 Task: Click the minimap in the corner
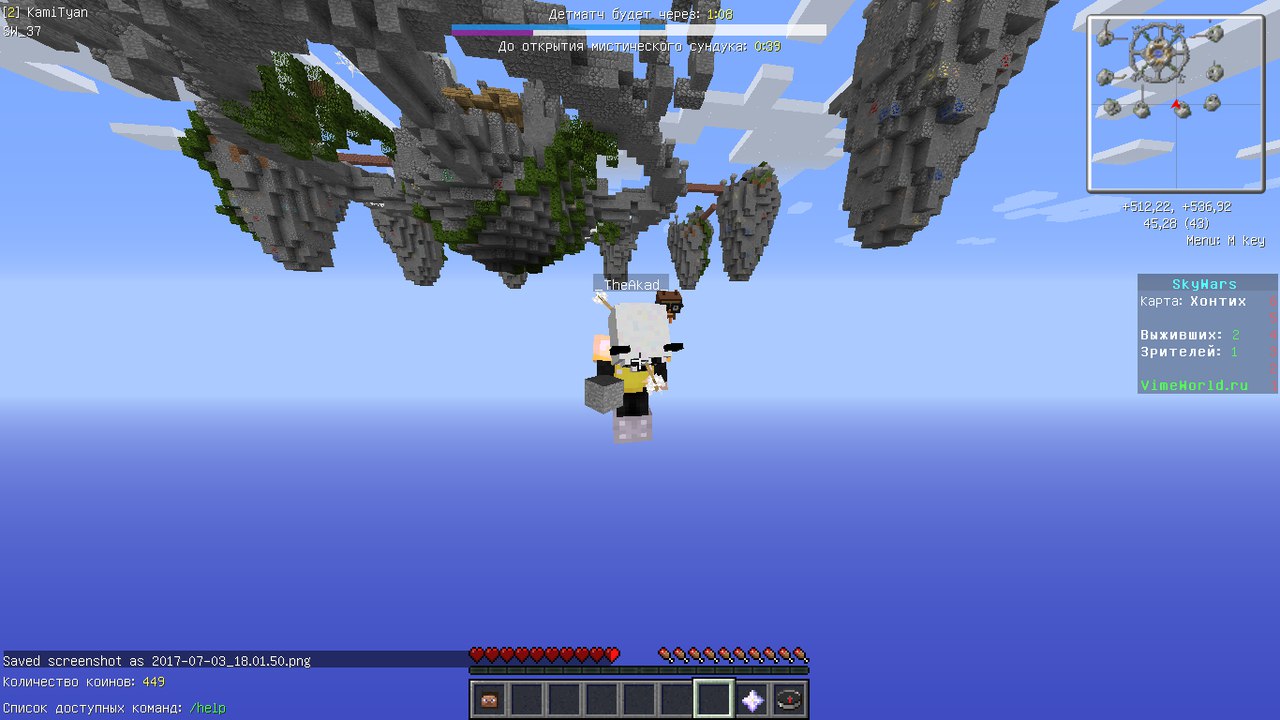pyautogui.click(x=1176, y=103)
